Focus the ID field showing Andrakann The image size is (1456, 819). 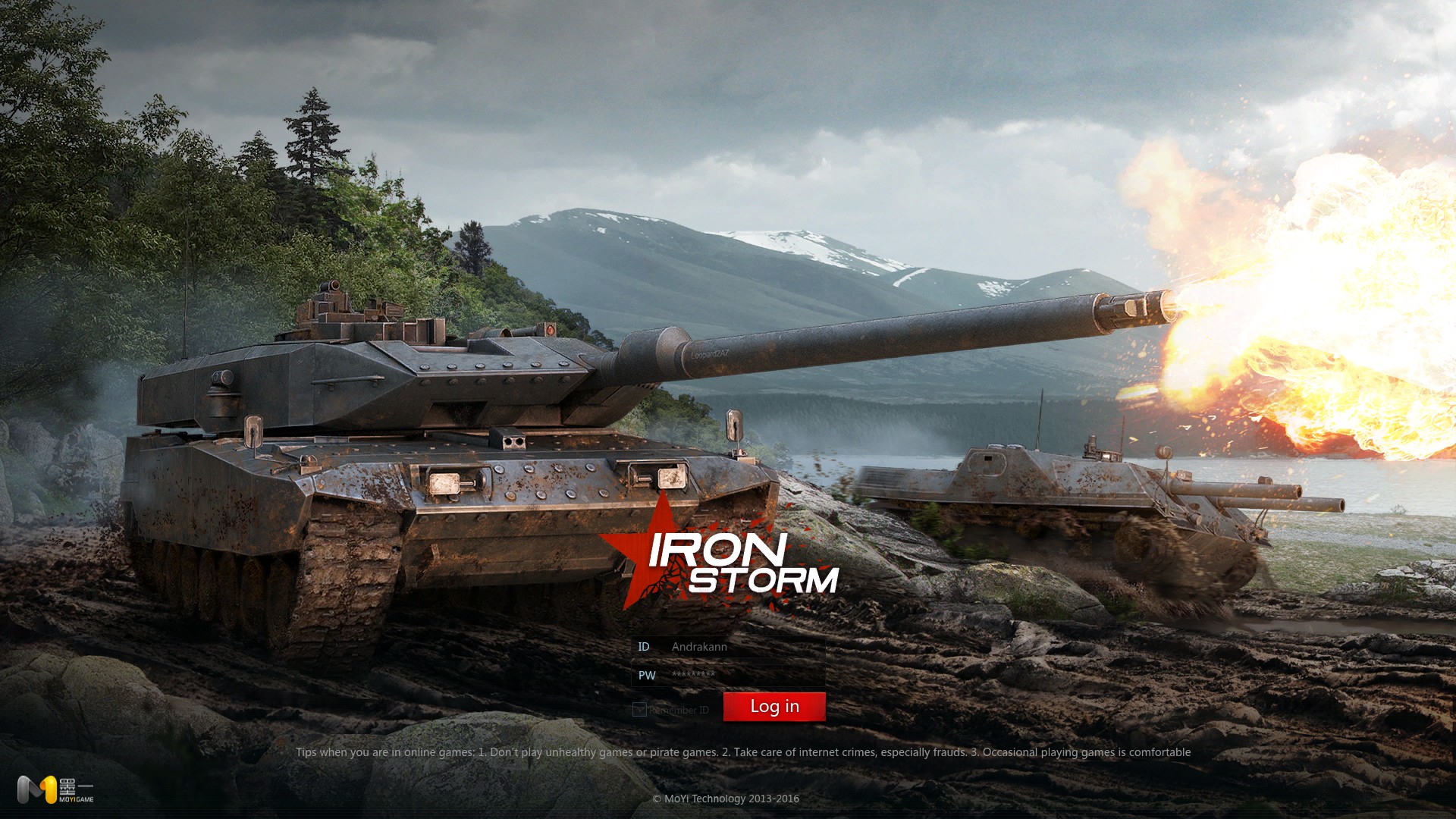(743, 647)
